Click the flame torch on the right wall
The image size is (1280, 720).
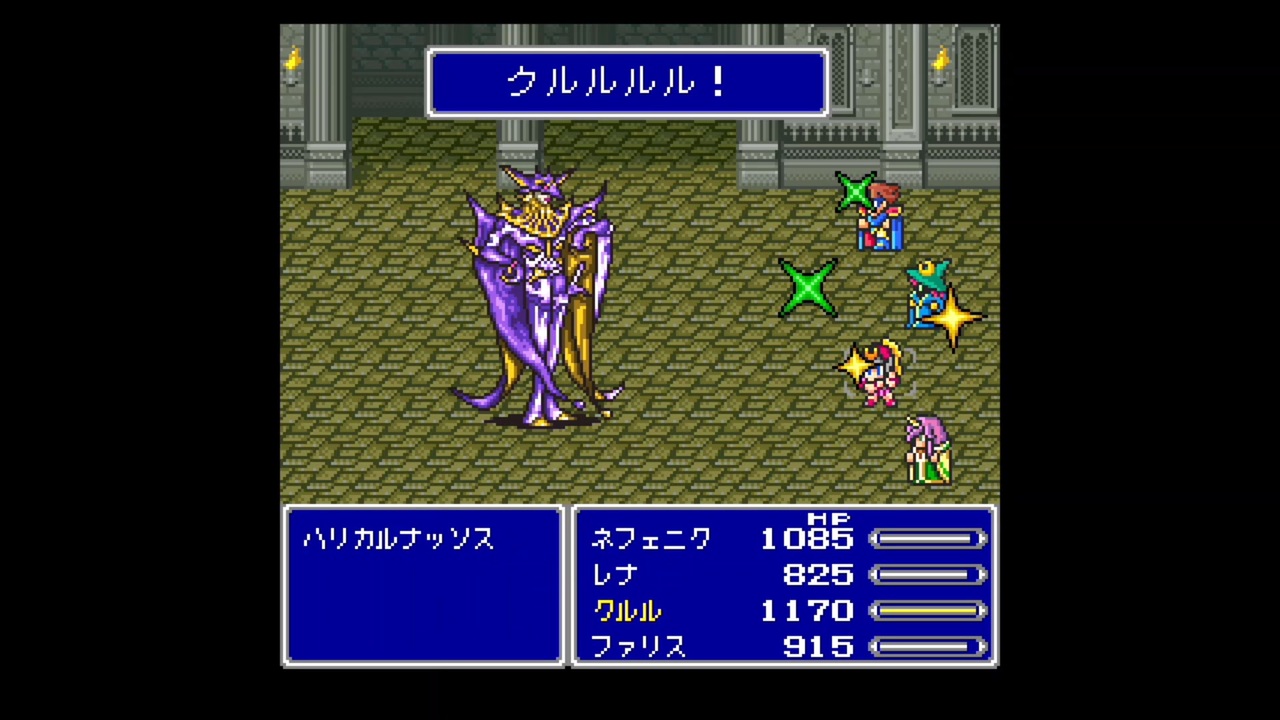coord(938,60)
